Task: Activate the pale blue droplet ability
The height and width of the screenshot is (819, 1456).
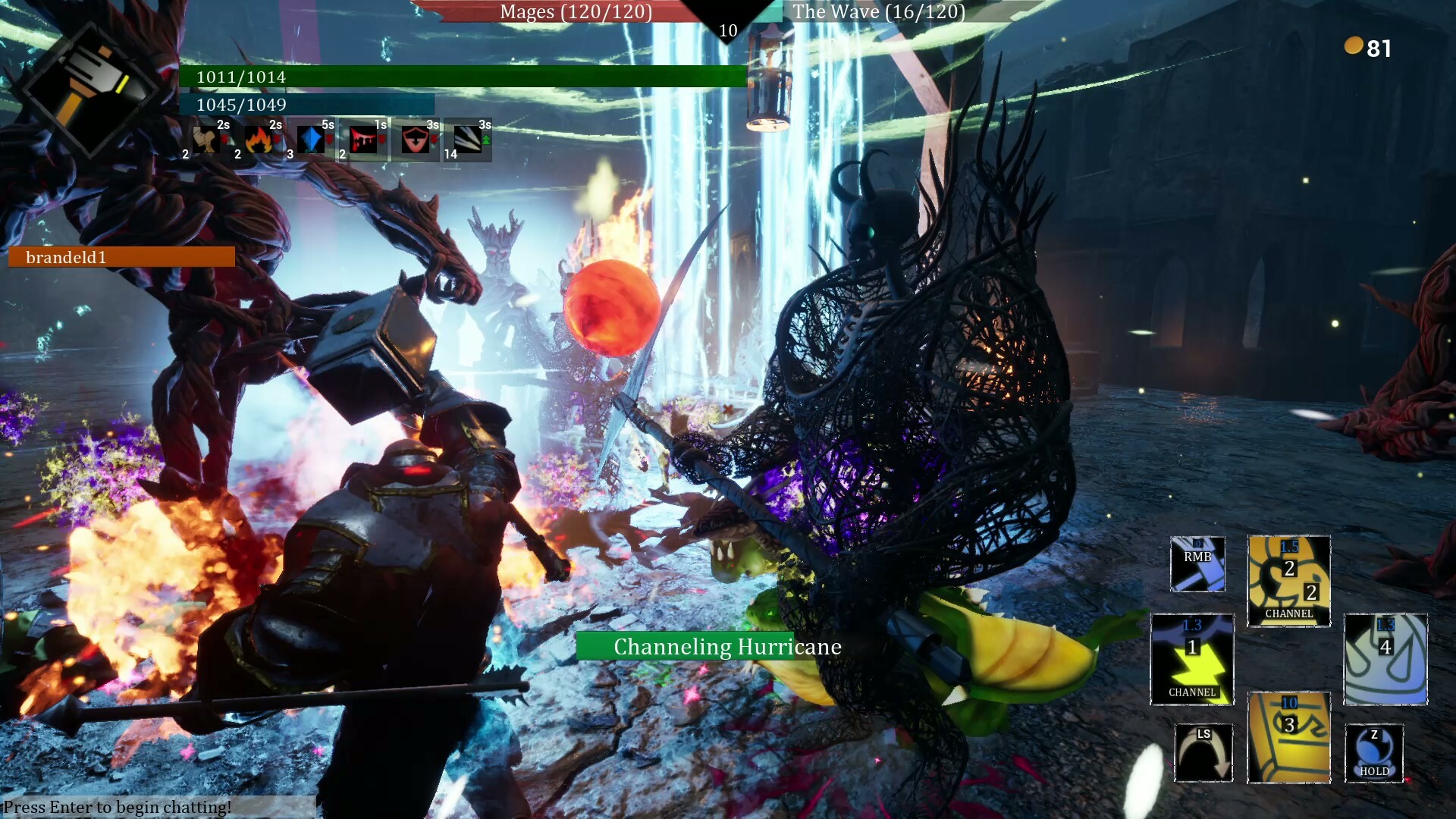Action: (x=1385, y=659)
